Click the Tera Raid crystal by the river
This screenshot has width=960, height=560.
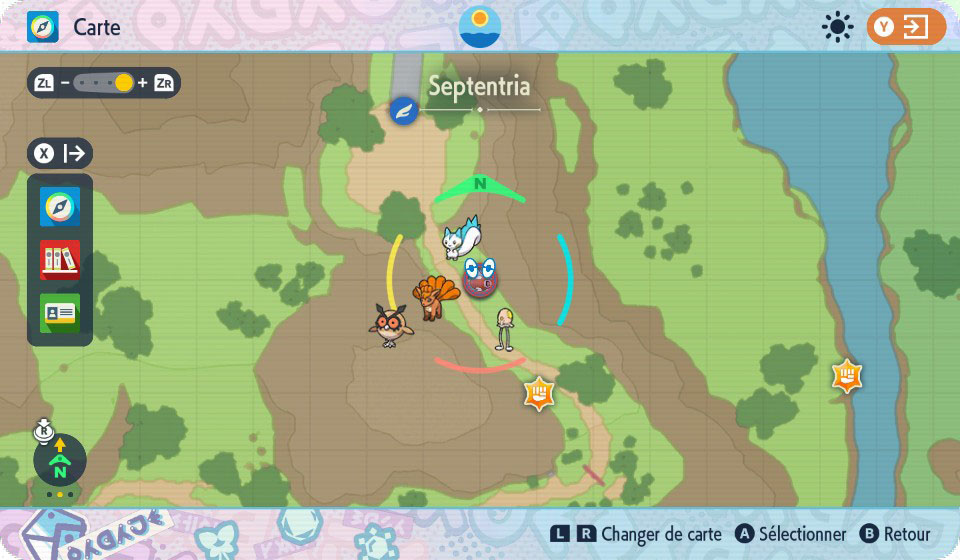click(x=847, y=376)
